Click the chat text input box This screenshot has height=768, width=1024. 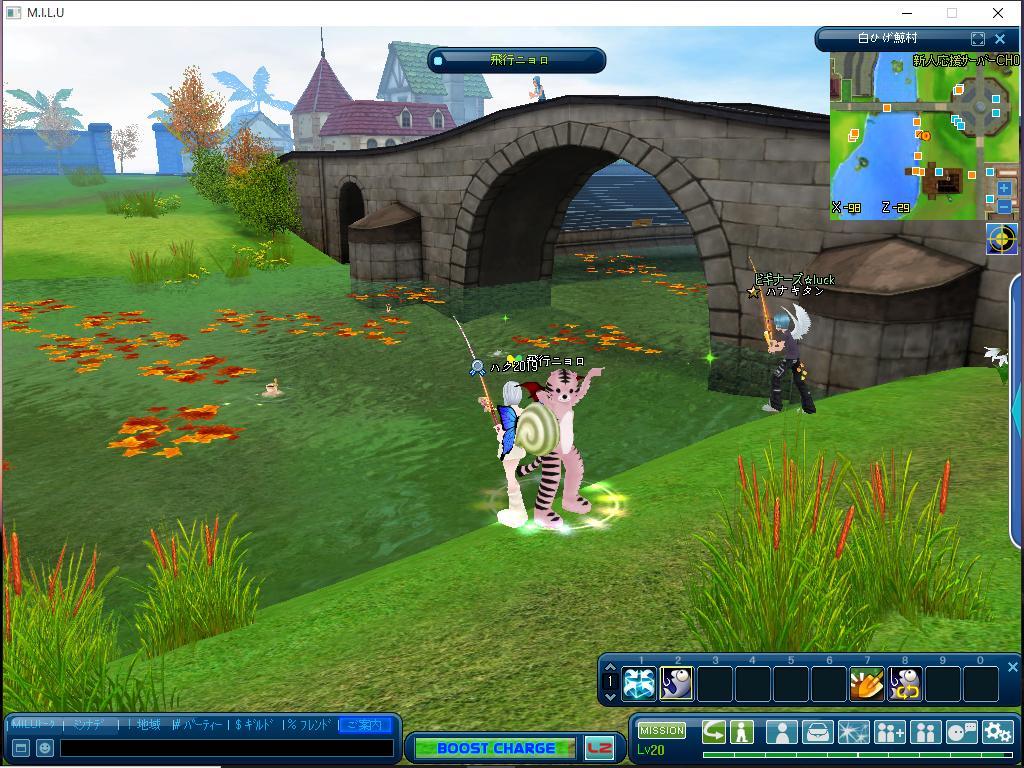click(227, 747)
